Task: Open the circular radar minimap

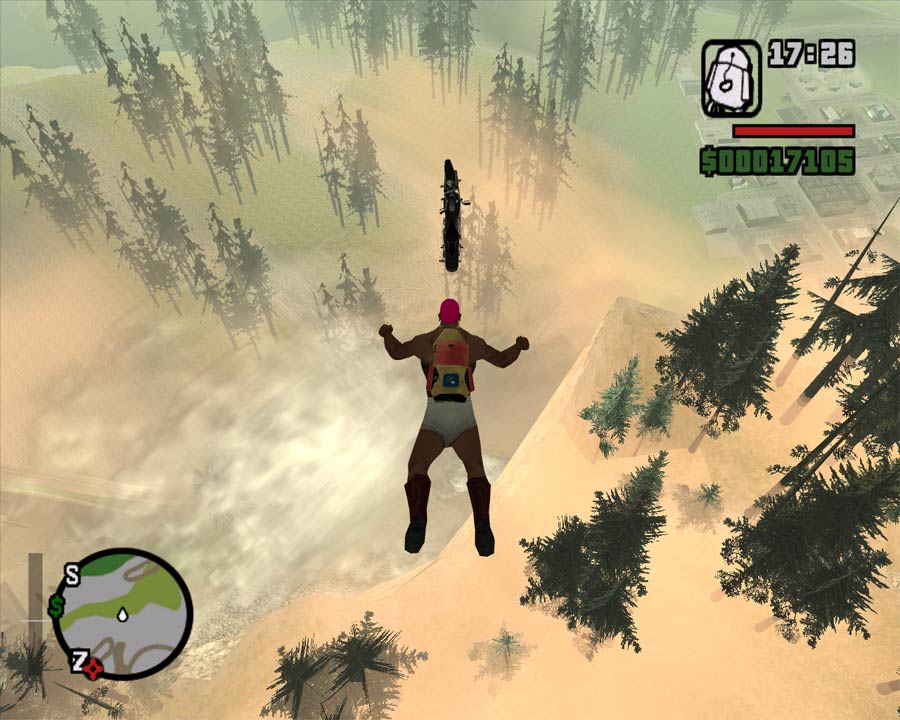Action: (122, 614)
